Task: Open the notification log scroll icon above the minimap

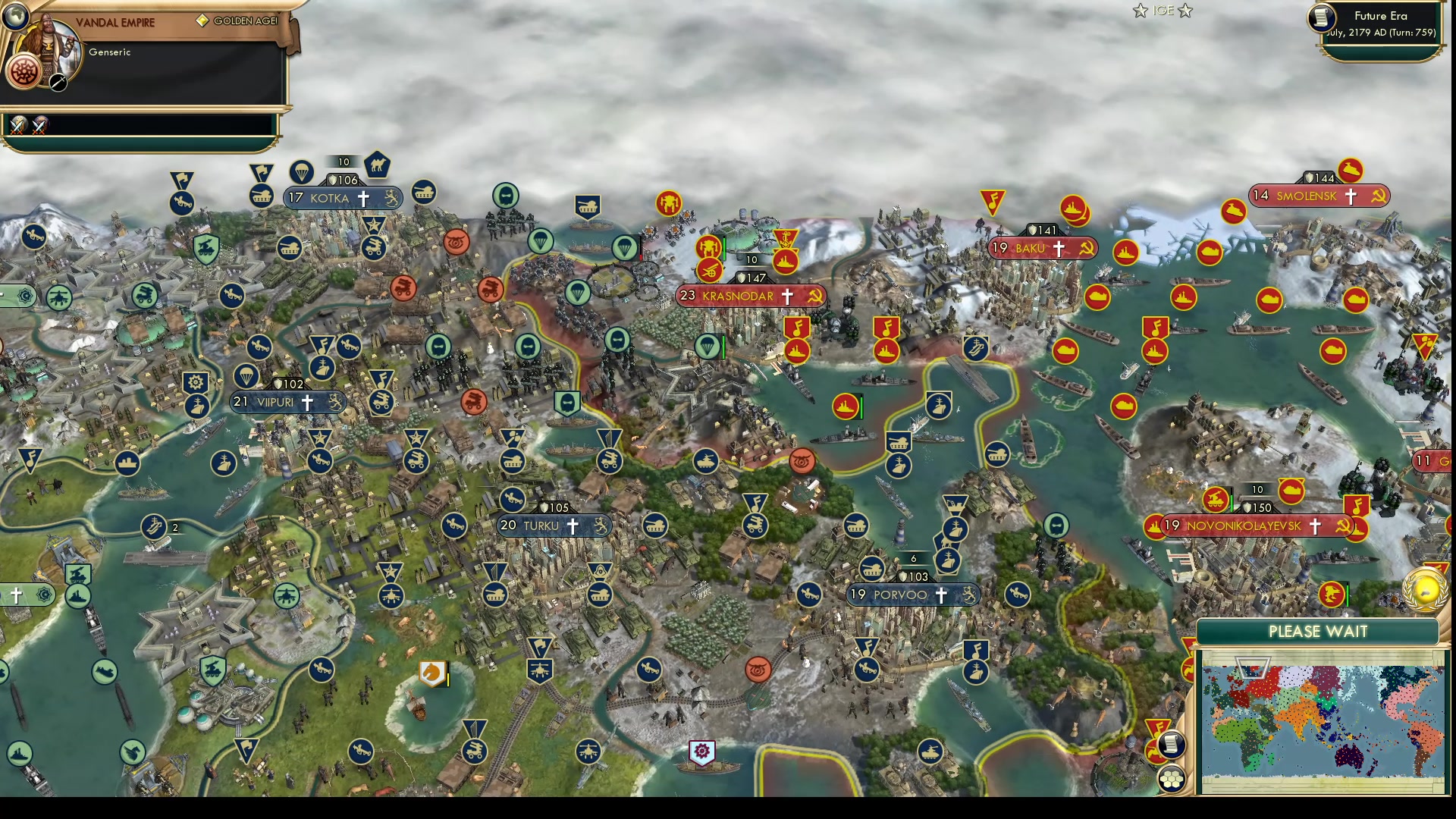Action: coord(1172,745)
